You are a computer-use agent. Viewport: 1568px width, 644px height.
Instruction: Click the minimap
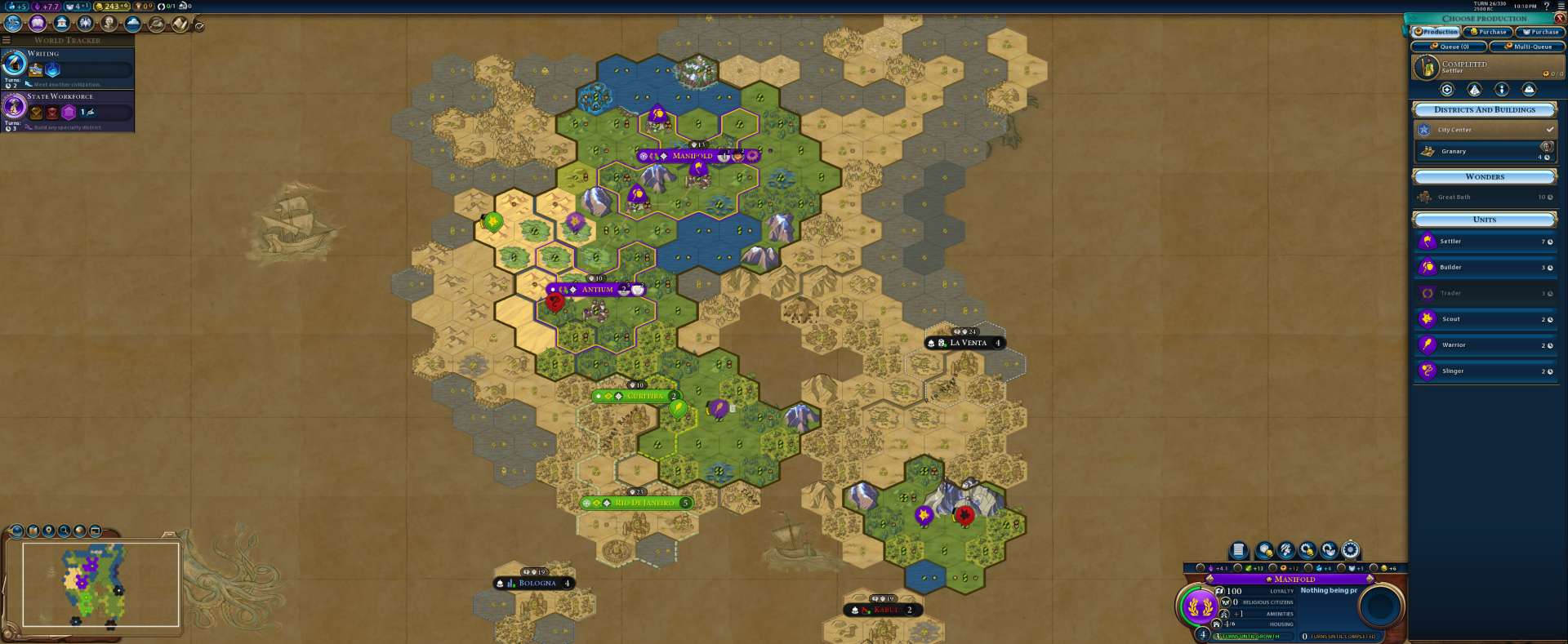tap(100, 584)
